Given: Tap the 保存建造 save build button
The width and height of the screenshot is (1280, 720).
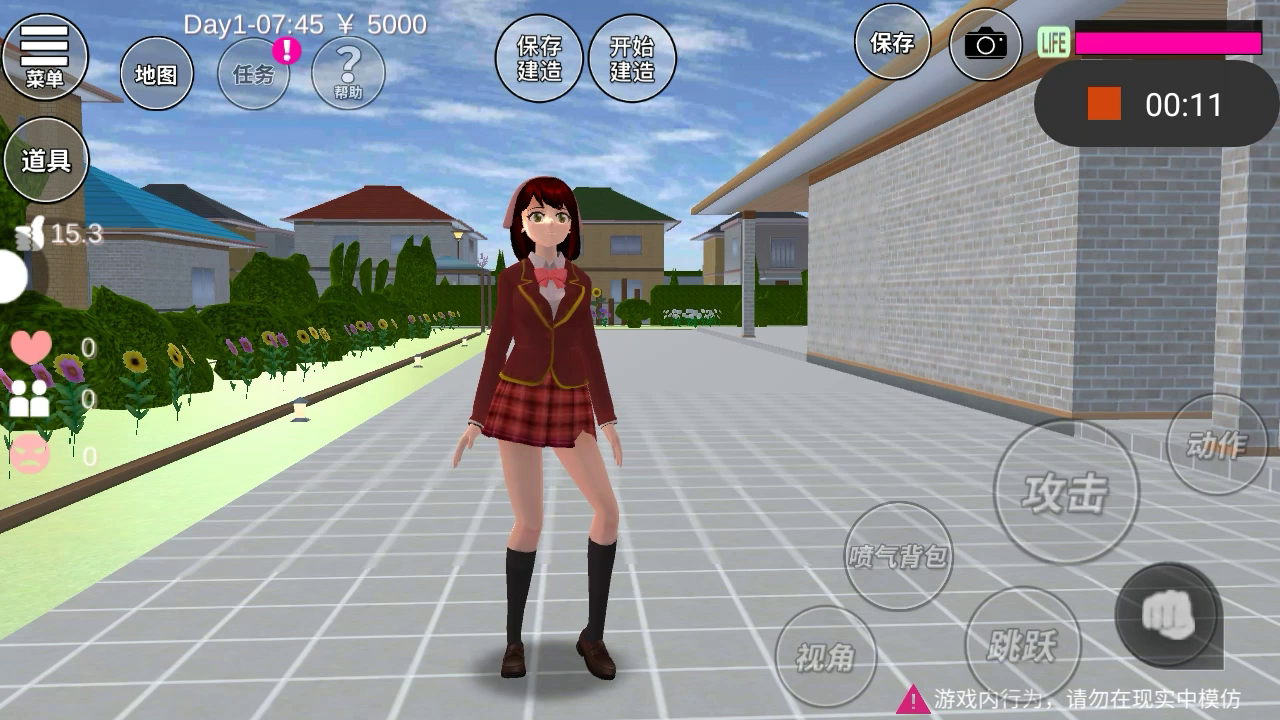Looking at the screenshot, I should point(539,58).
